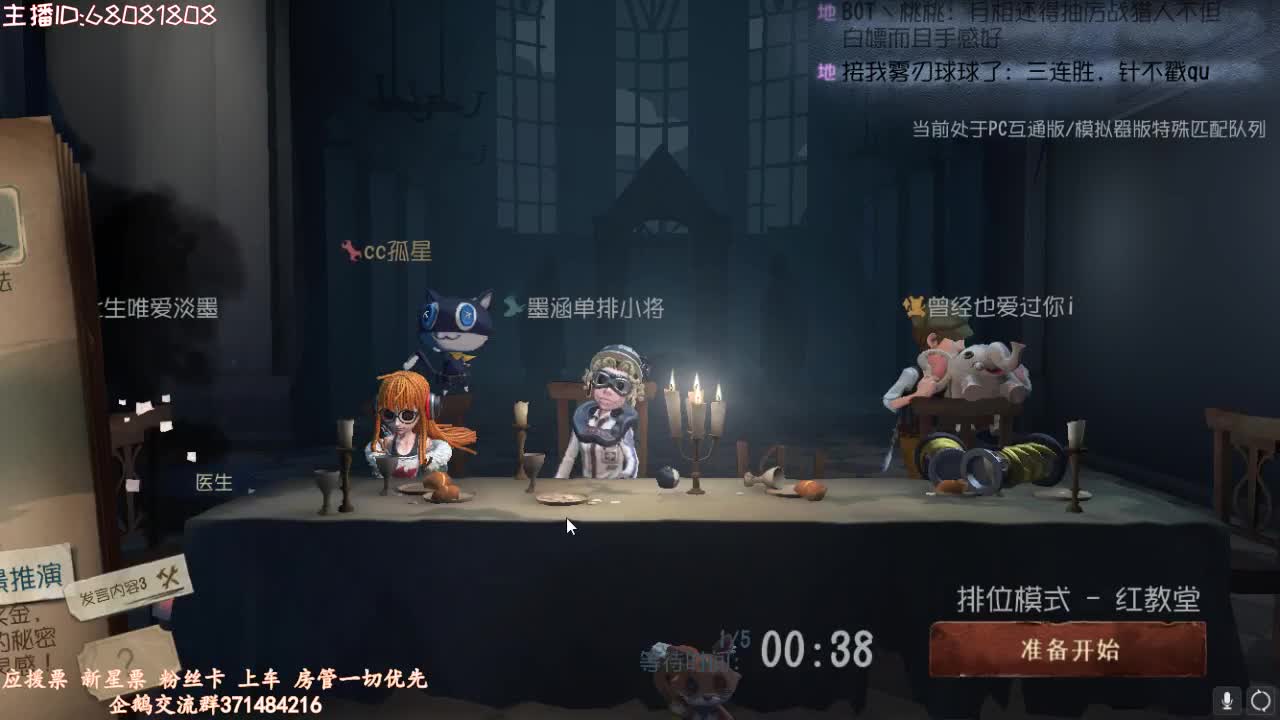Click the circular refresh icon beside the microphone
The image size is (1280, 720).
coord(1259,700)
